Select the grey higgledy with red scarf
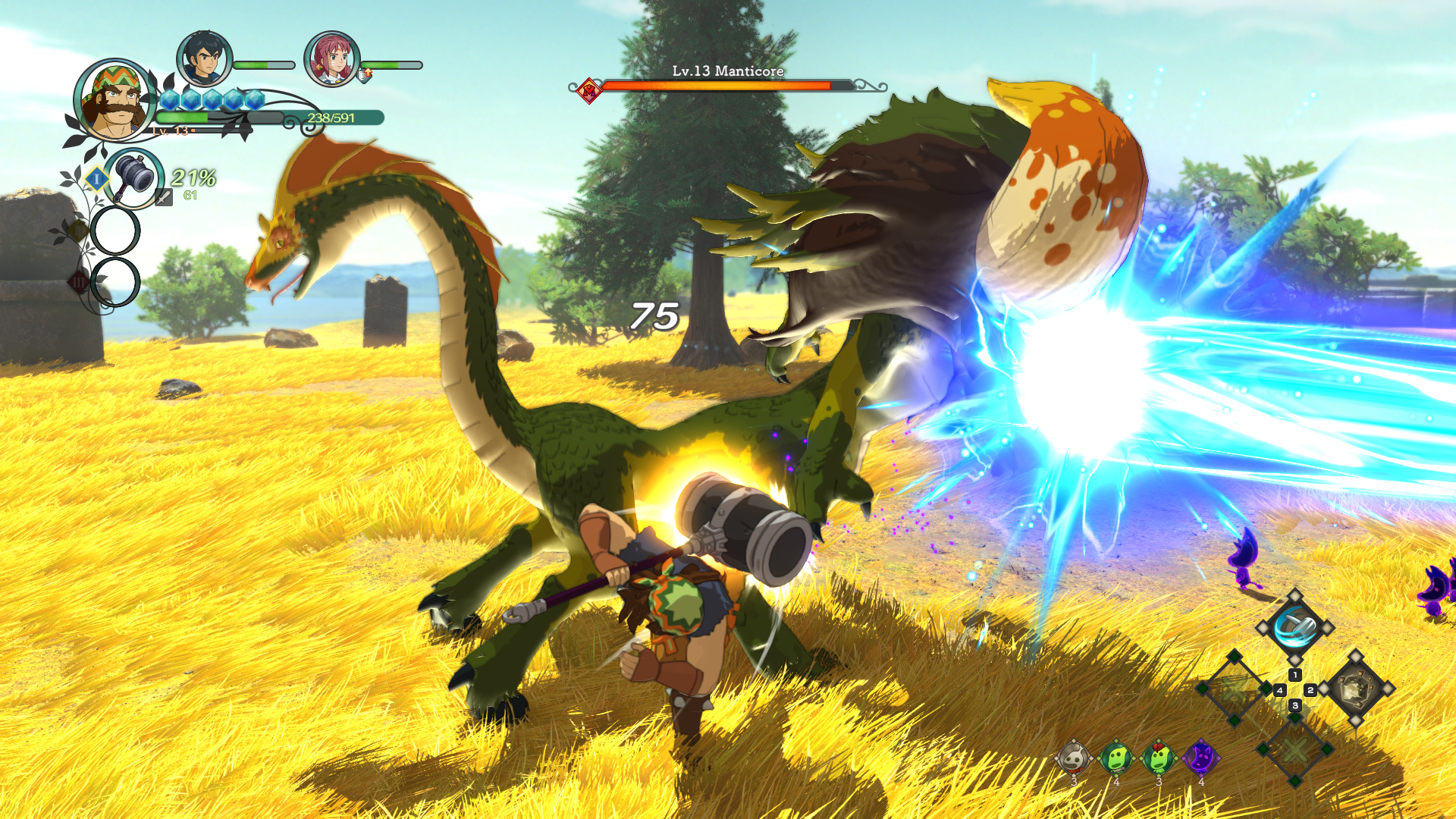The height and width of the screenshot is (819, 1456). tap(1074, 757)
